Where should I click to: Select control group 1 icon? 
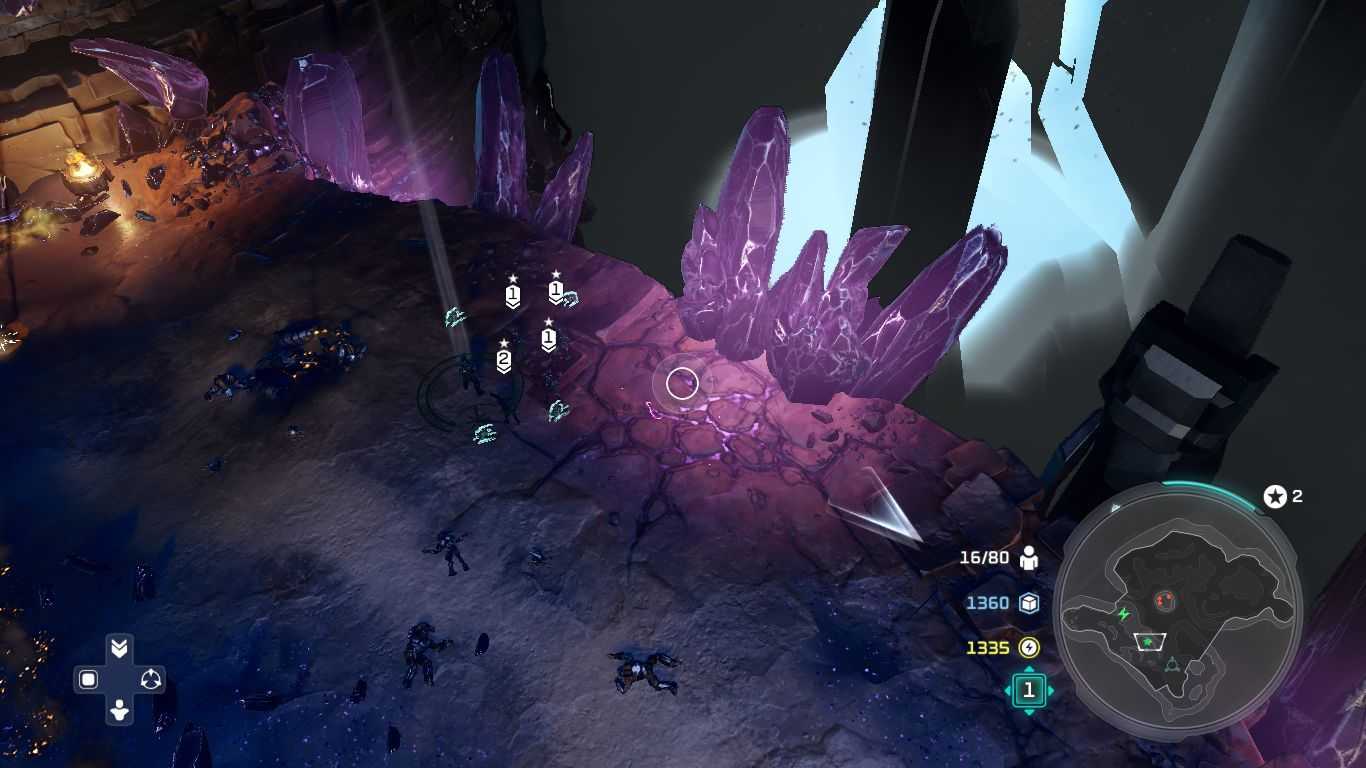tap(1028, 690)
